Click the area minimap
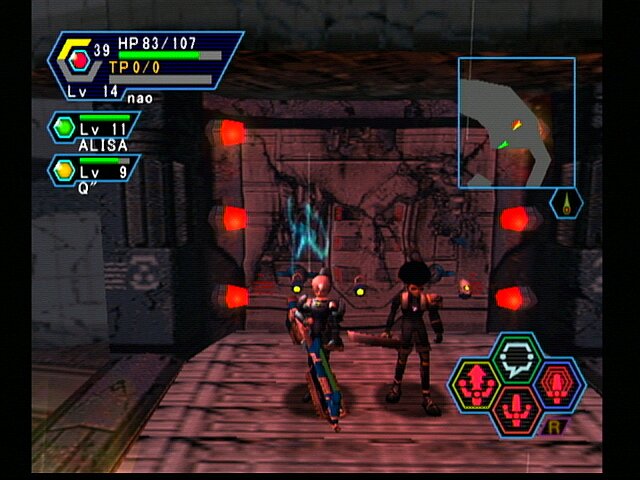Image resolution: width=640 pixels, height=480 pixels. (516, 122)
